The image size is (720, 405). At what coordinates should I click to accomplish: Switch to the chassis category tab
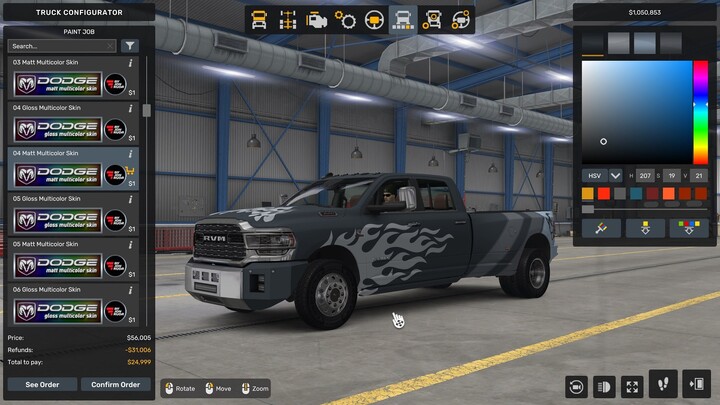(x=288, y=19)
